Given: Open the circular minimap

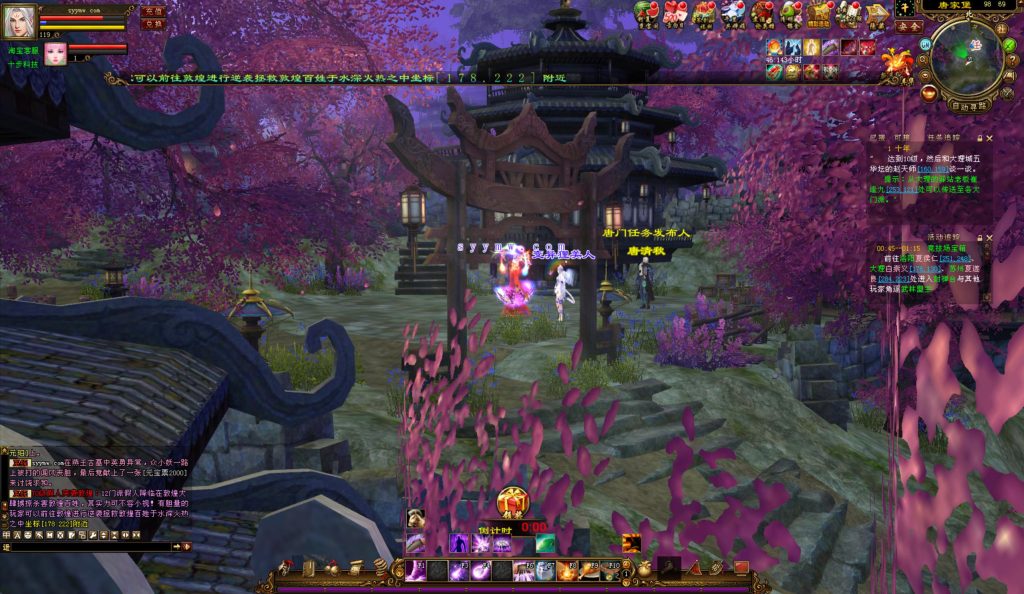Looking at the screenshot, I should pos(967,58).
